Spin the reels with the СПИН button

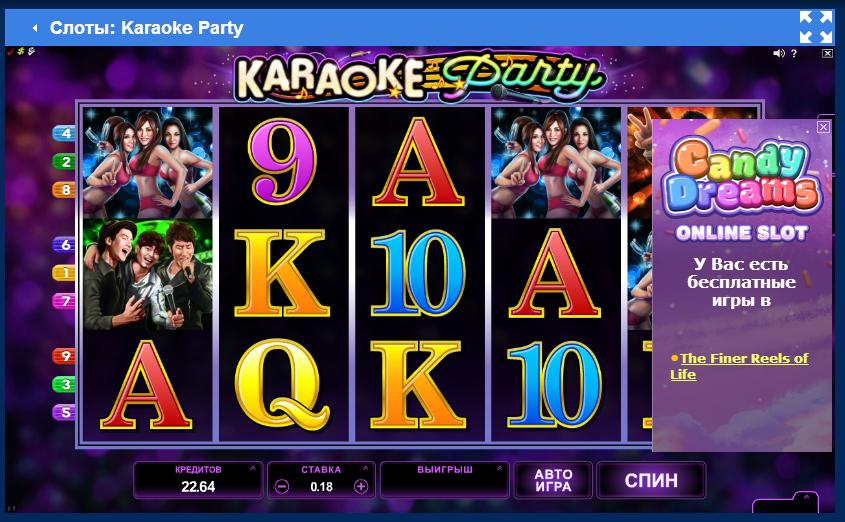point(650,481)
